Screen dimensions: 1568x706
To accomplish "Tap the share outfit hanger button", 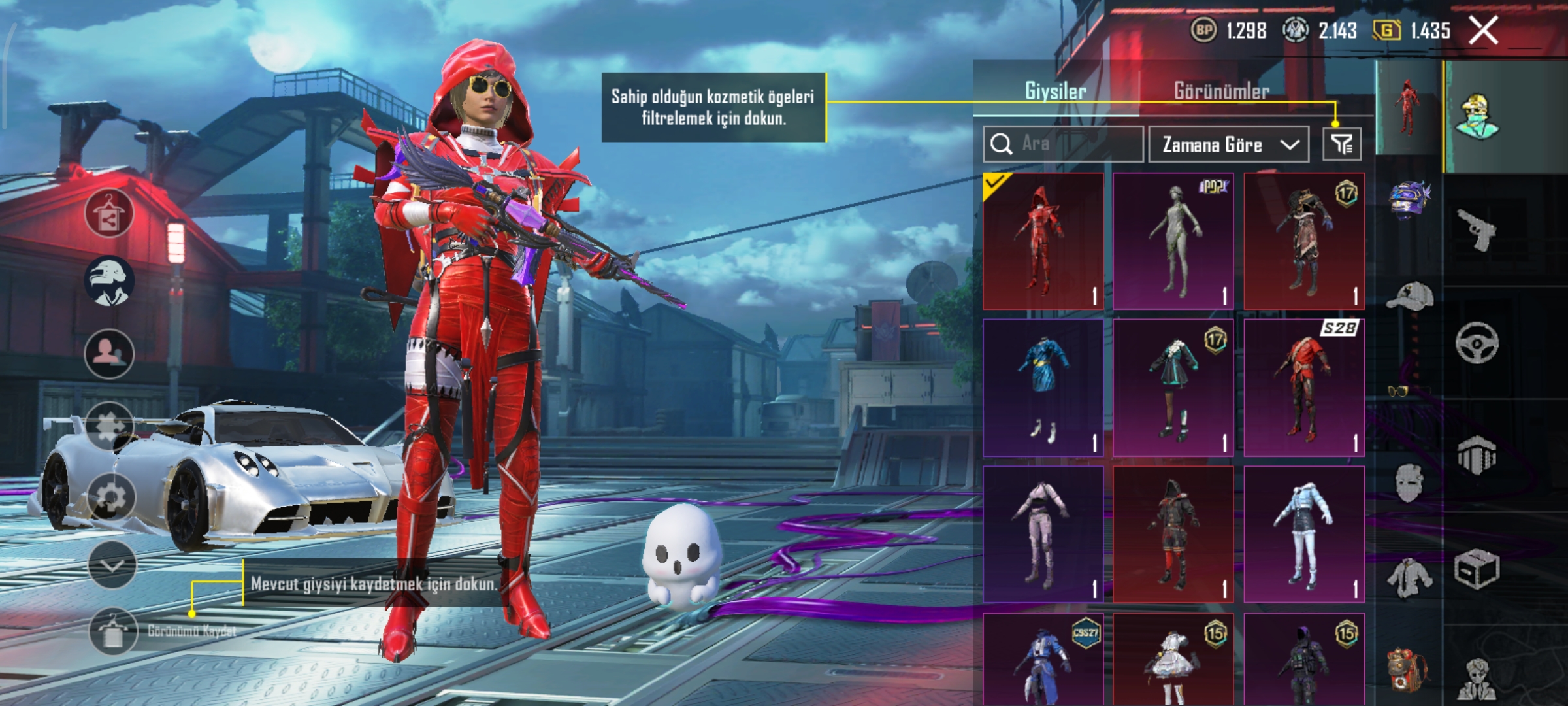I will click(x=109, y=214).
